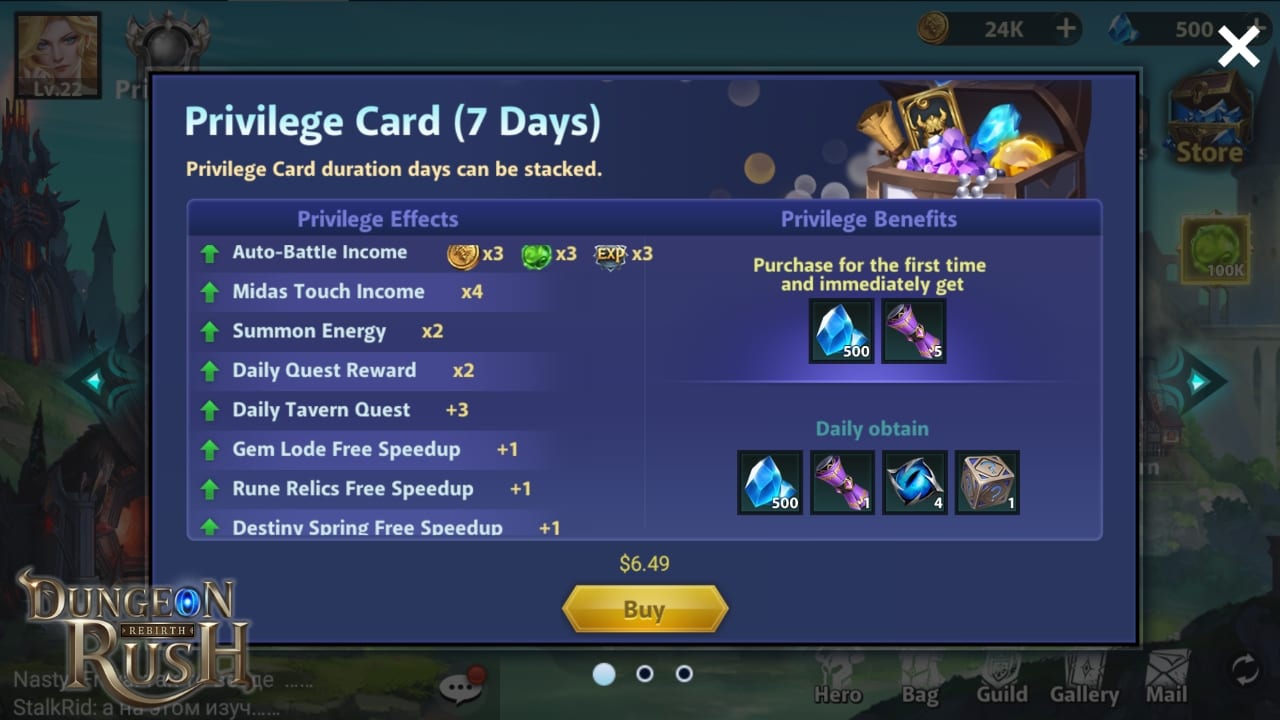Select the third page indicator dot
Screen dimensions: 1280x720
click(x=684, y=674)
